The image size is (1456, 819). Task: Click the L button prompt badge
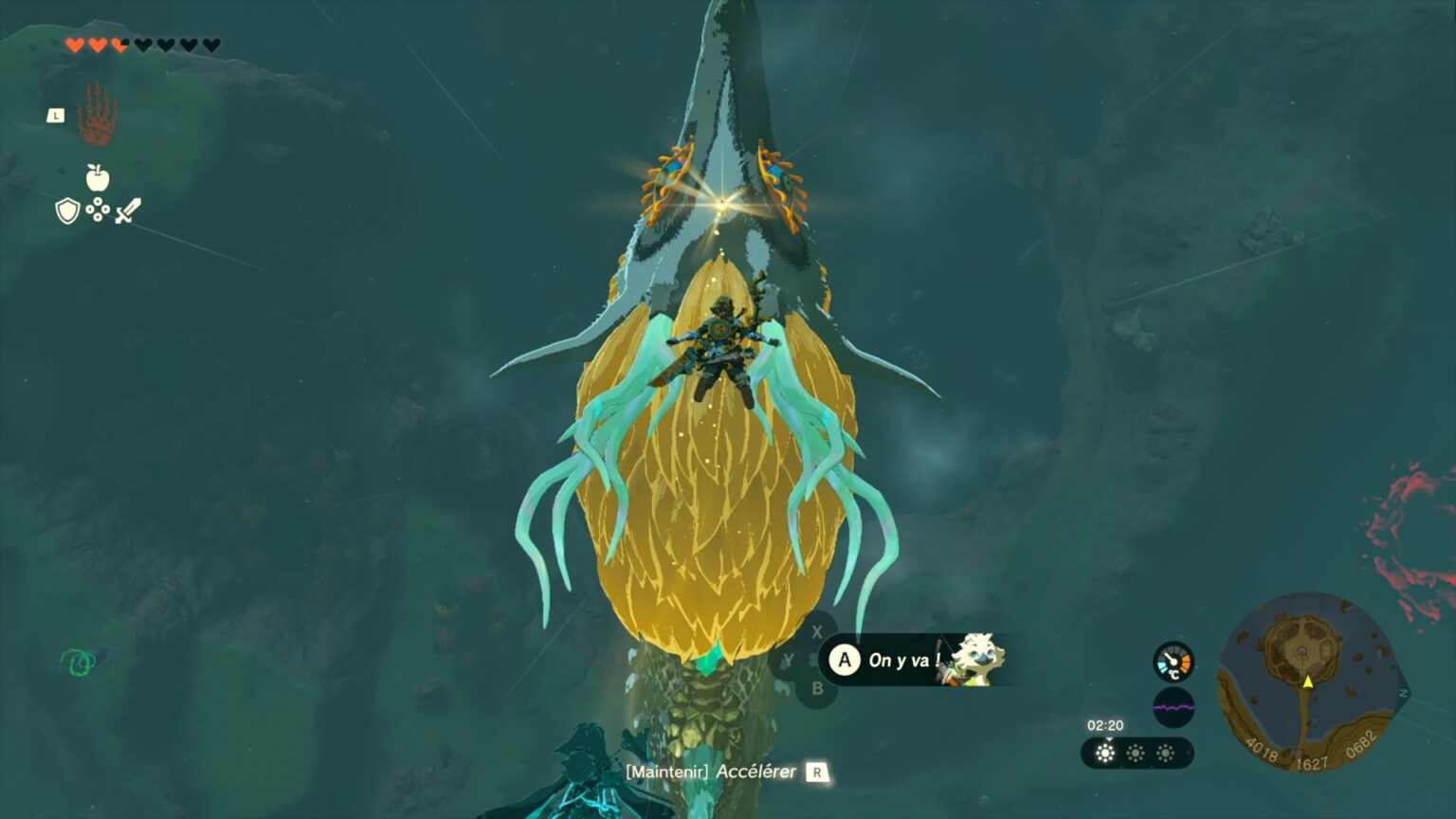(56, 117)
